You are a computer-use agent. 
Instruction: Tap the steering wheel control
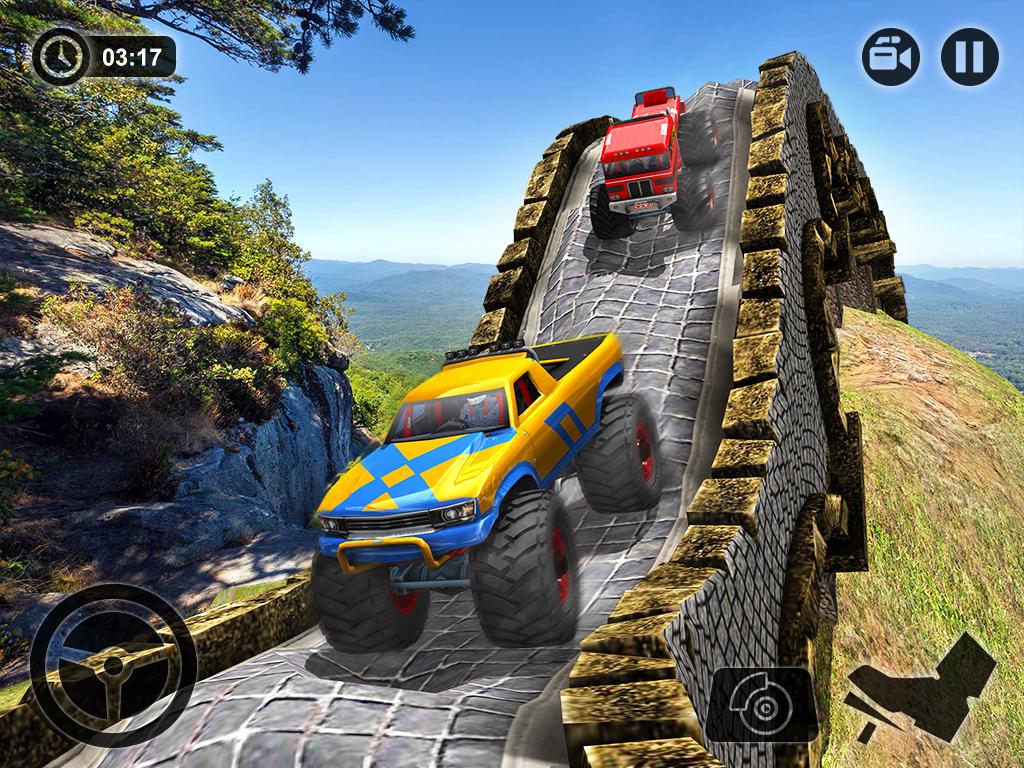[x=112, y=665]
